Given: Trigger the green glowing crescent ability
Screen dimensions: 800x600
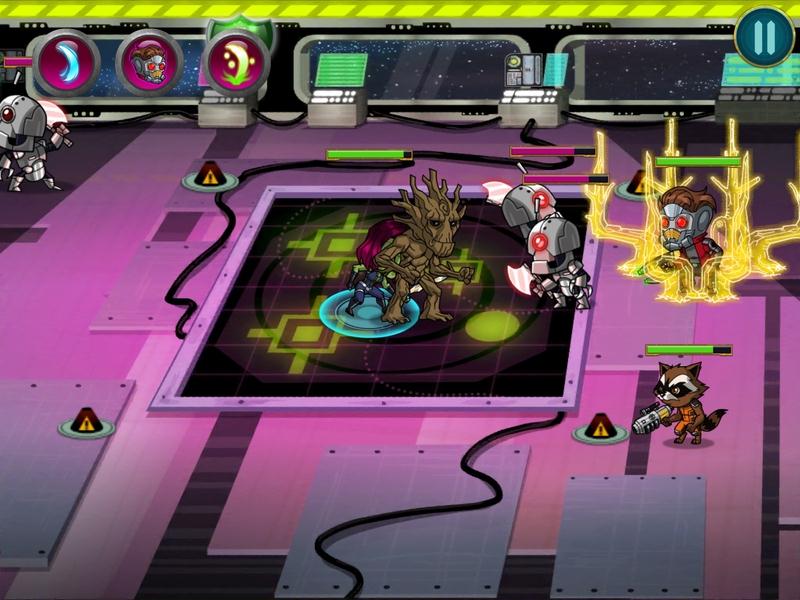Looking at the screenshot, I should coord(236,62).
